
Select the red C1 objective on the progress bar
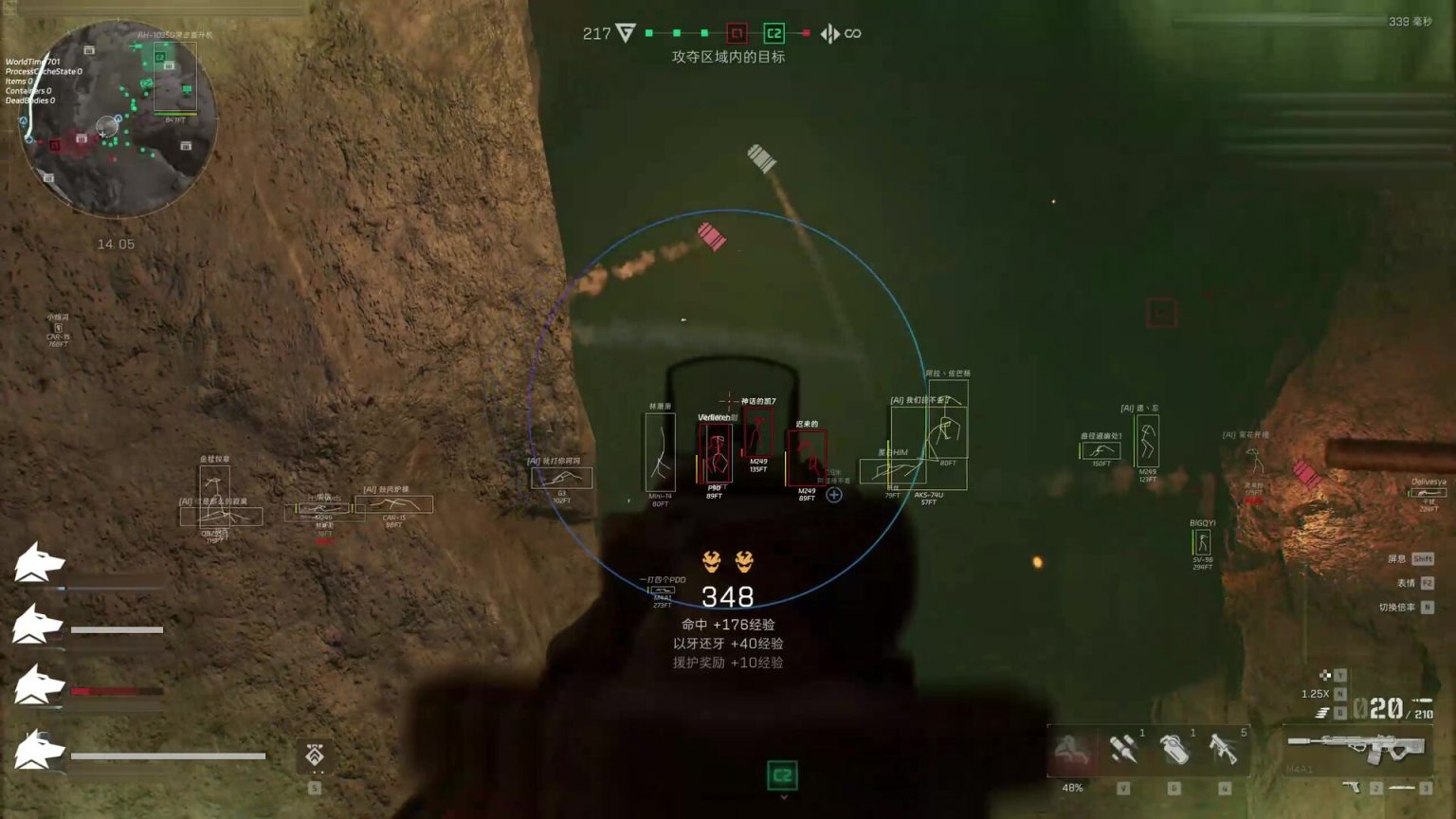(x=737, y=31)
